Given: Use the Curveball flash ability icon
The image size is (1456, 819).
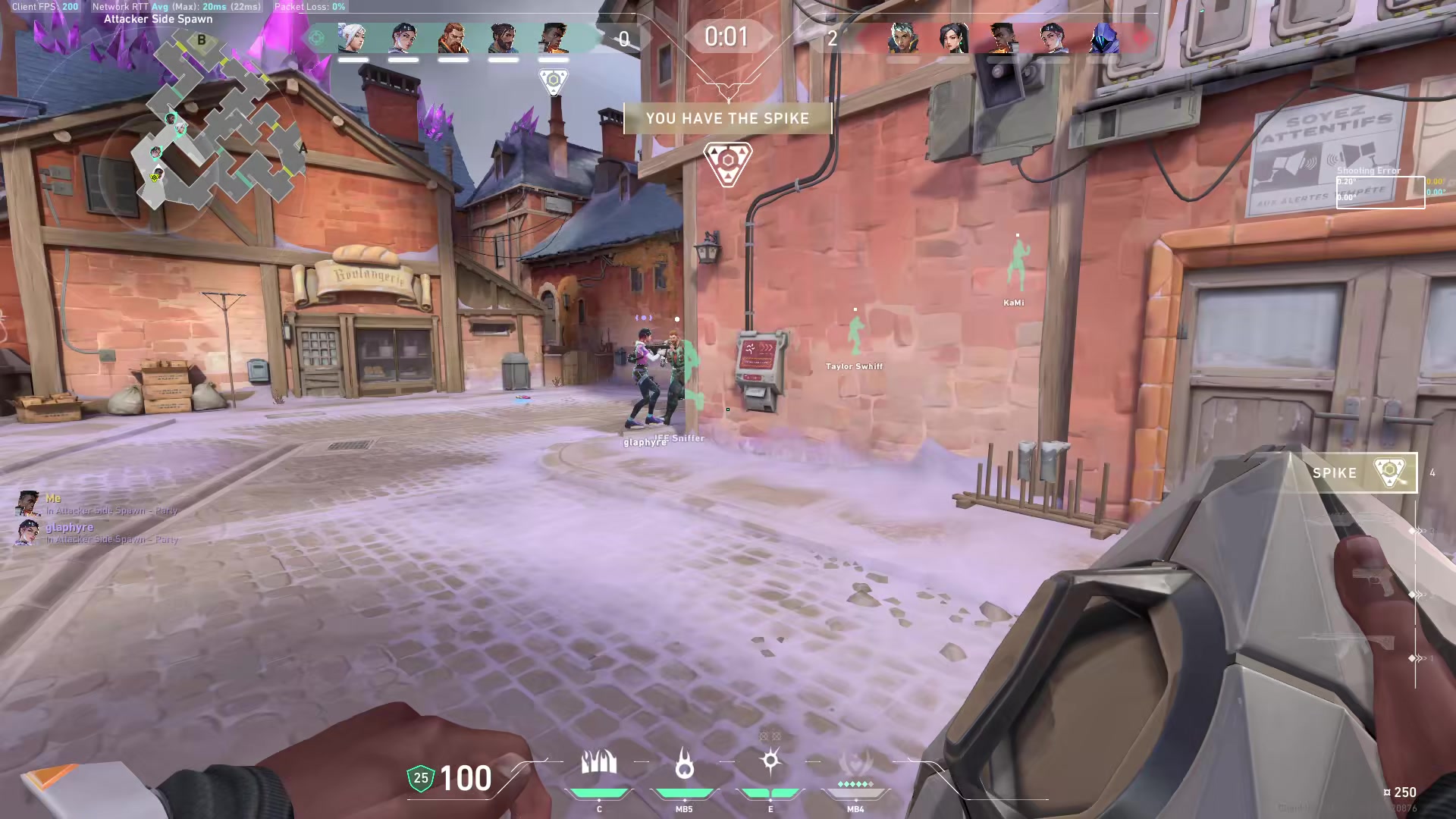Looking at the screenshot, I should [770, 762].
